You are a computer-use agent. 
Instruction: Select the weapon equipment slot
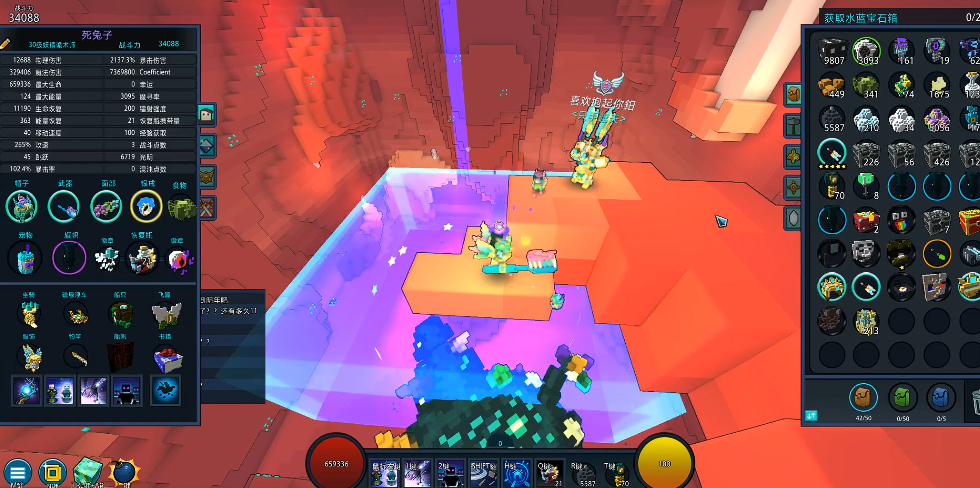click(63, 206)
